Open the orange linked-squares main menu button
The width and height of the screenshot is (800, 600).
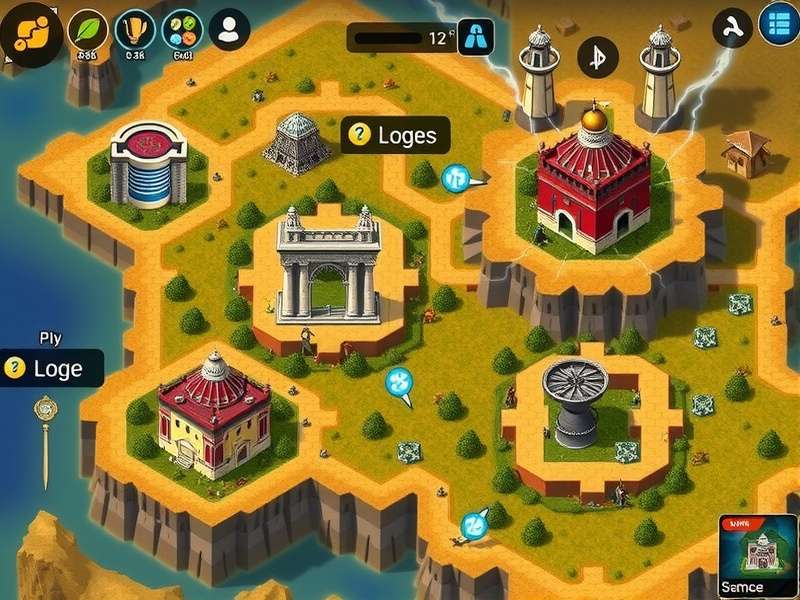31,32
